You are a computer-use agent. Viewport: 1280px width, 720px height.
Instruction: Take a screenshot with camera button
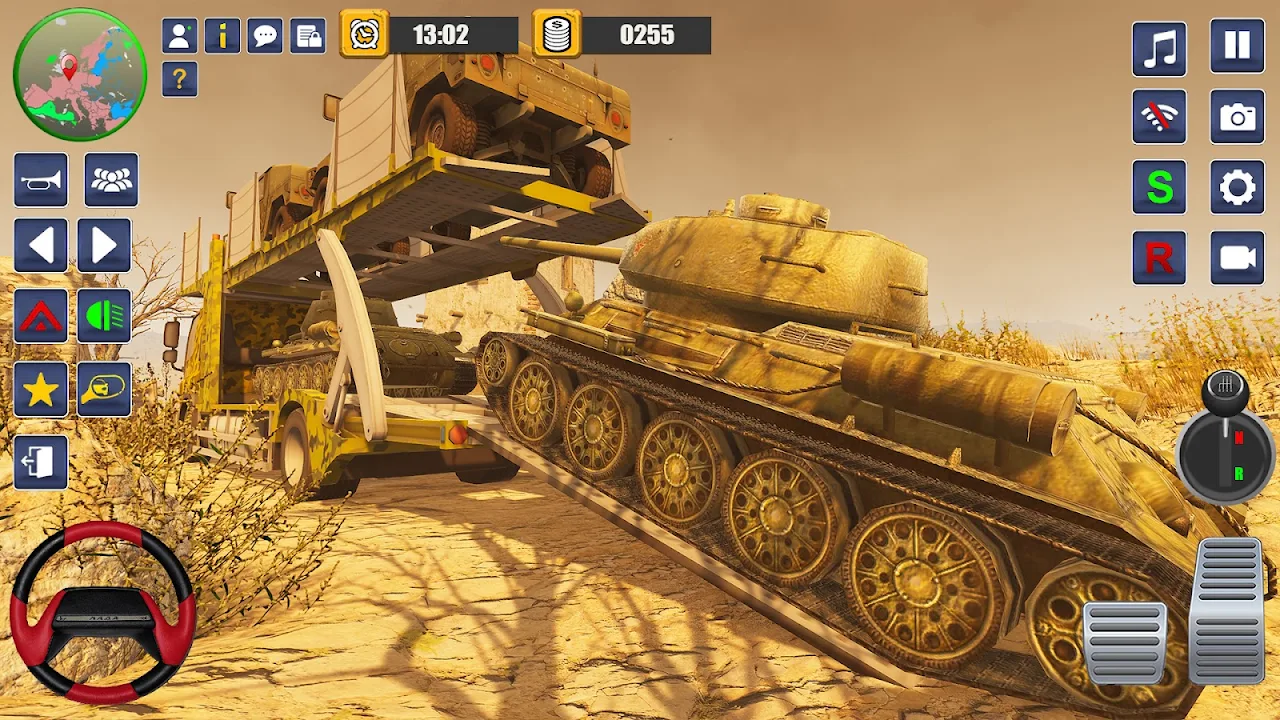pos(1237,117)
